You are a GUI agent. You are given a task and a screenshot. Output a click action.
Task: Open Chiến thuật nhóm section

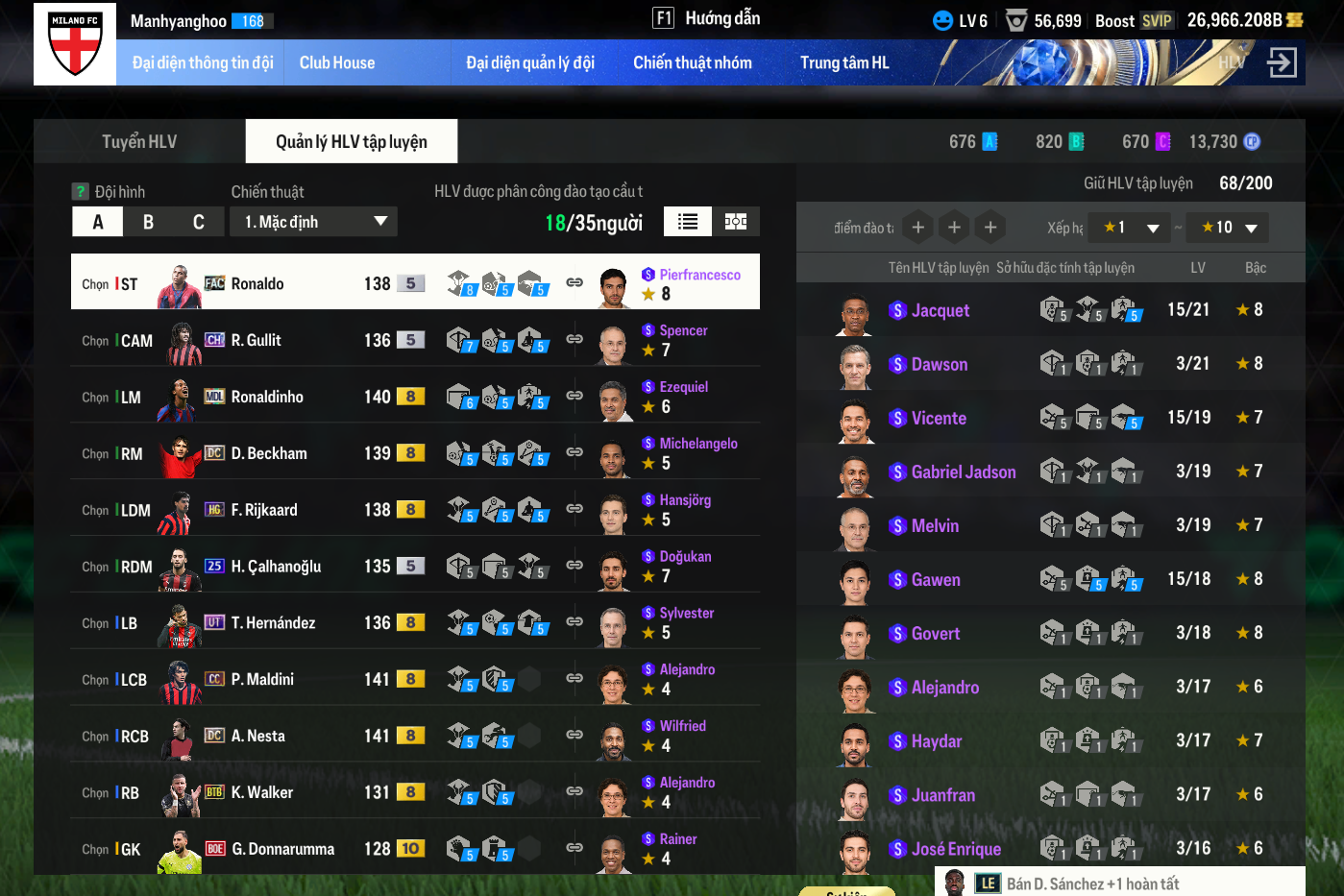coord(692,63)
